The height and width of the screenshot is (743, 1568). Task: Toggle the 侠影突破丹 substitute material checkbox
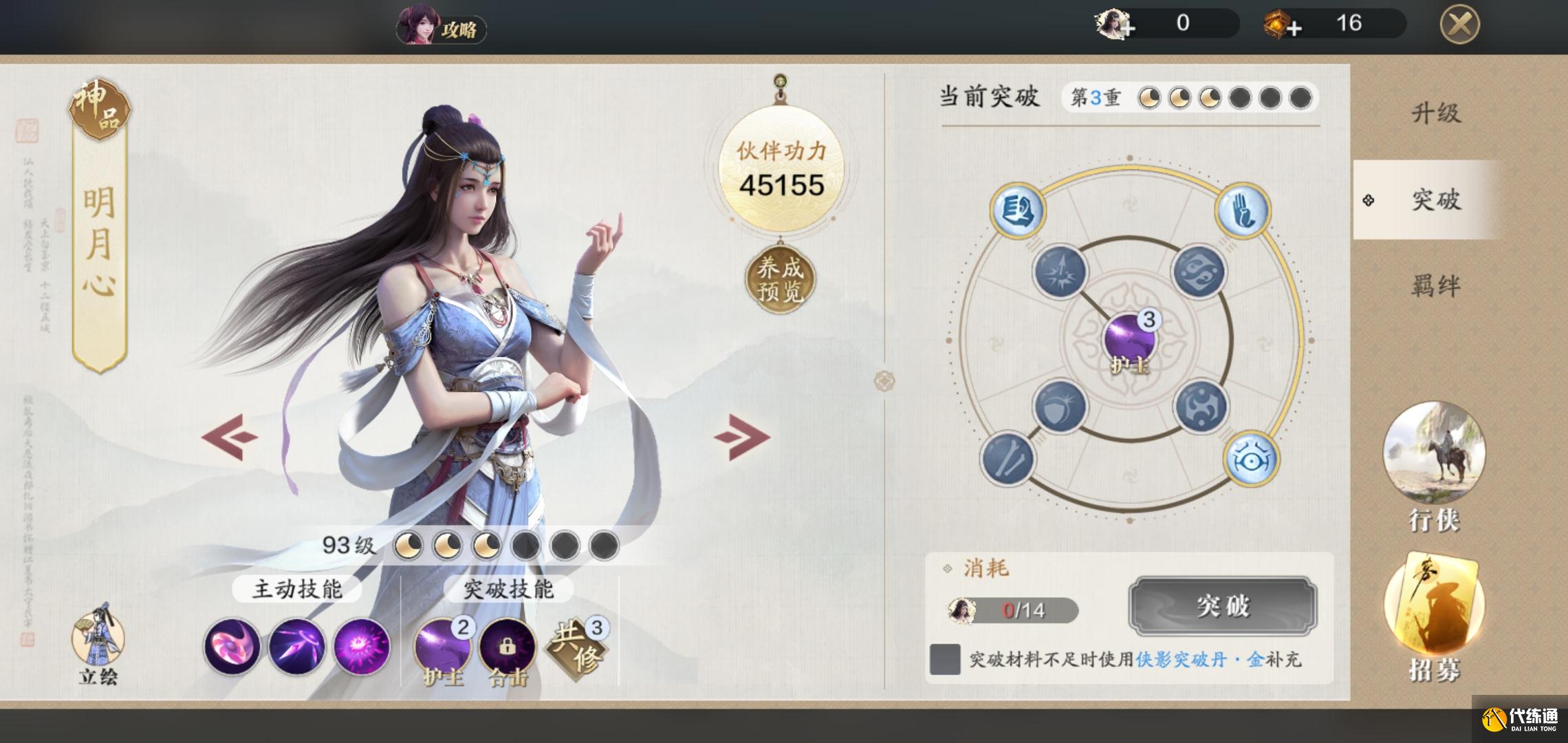945,659
